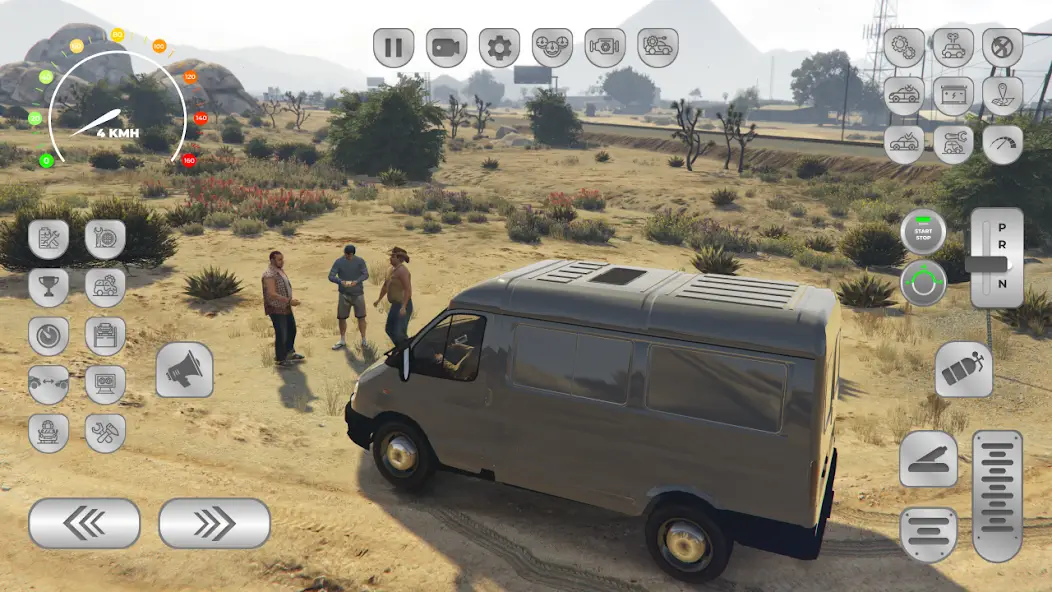Select the car battery icon

tap(953, 96)
